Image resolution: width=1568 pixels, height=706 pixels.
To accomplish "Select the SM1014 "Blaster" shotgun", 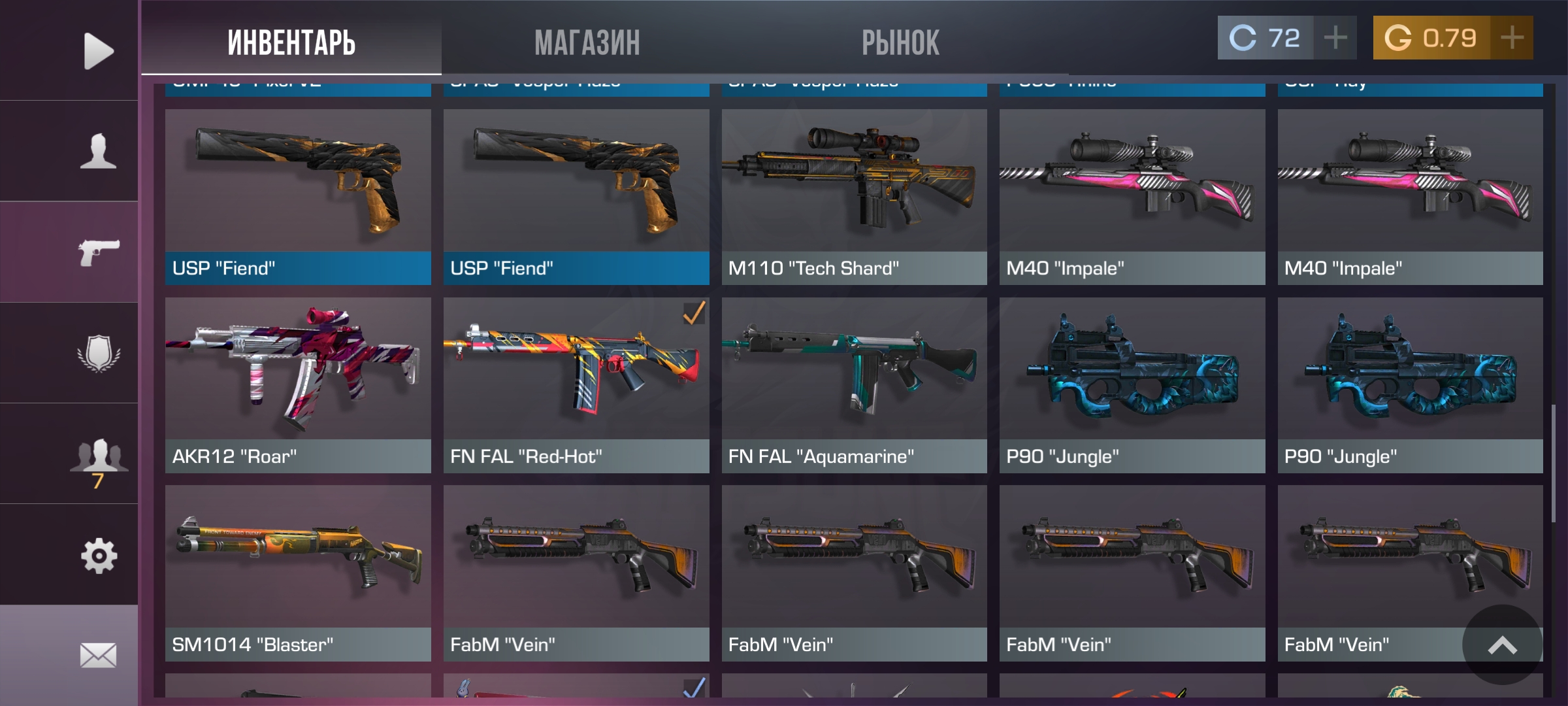I will point(298,573).
